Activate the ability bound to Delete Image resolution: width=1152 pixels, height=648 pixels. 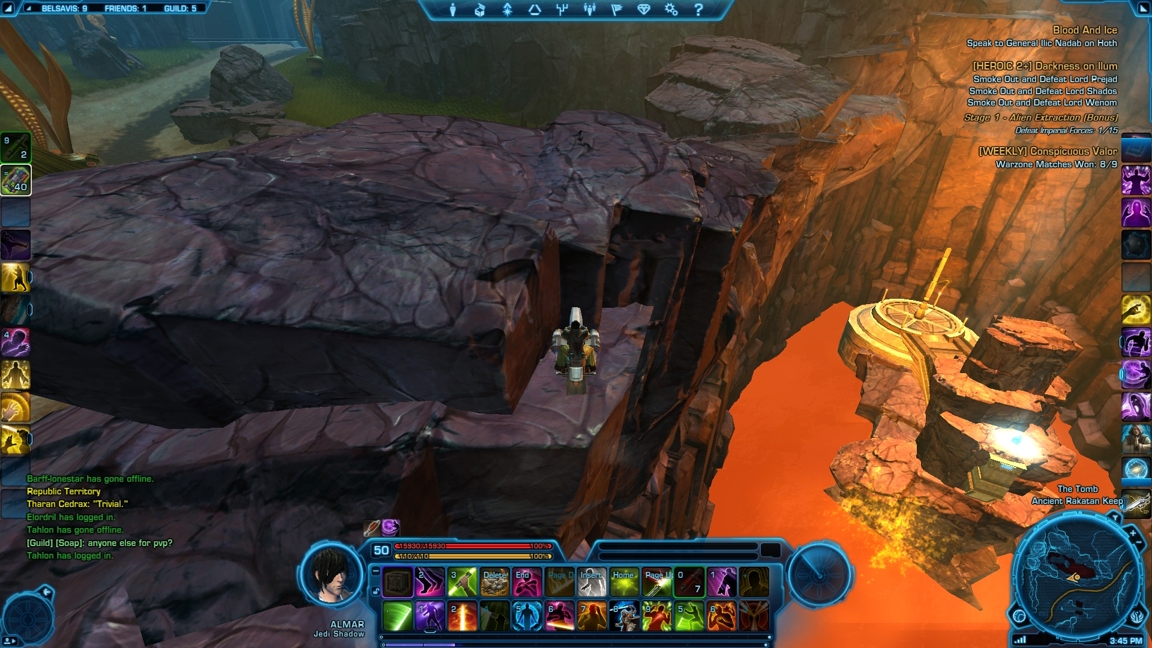pyautogui.click(x=494, y=582)
